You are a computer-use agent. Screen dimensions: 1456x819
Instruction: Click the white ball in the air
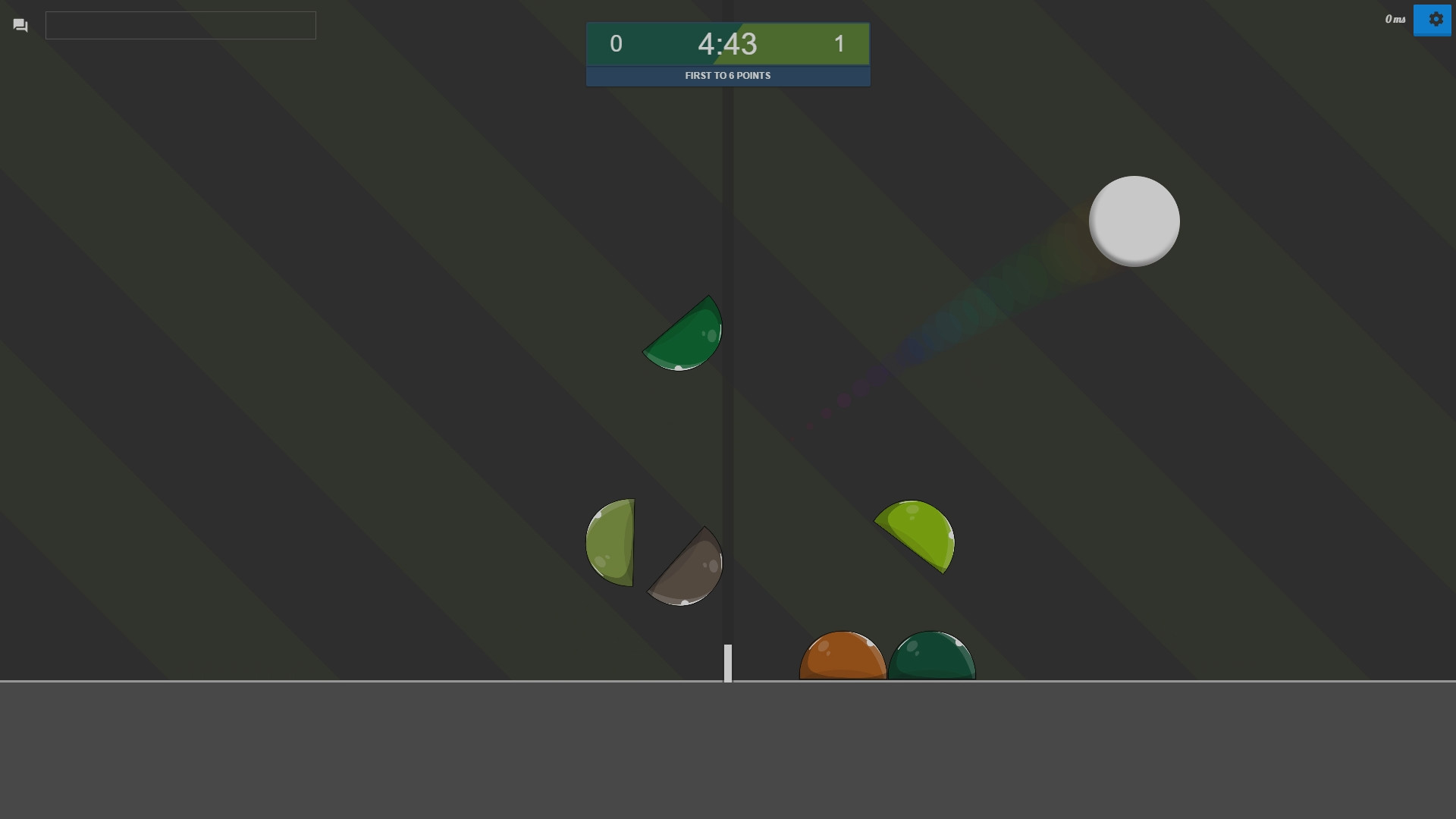click(1134, 221)
